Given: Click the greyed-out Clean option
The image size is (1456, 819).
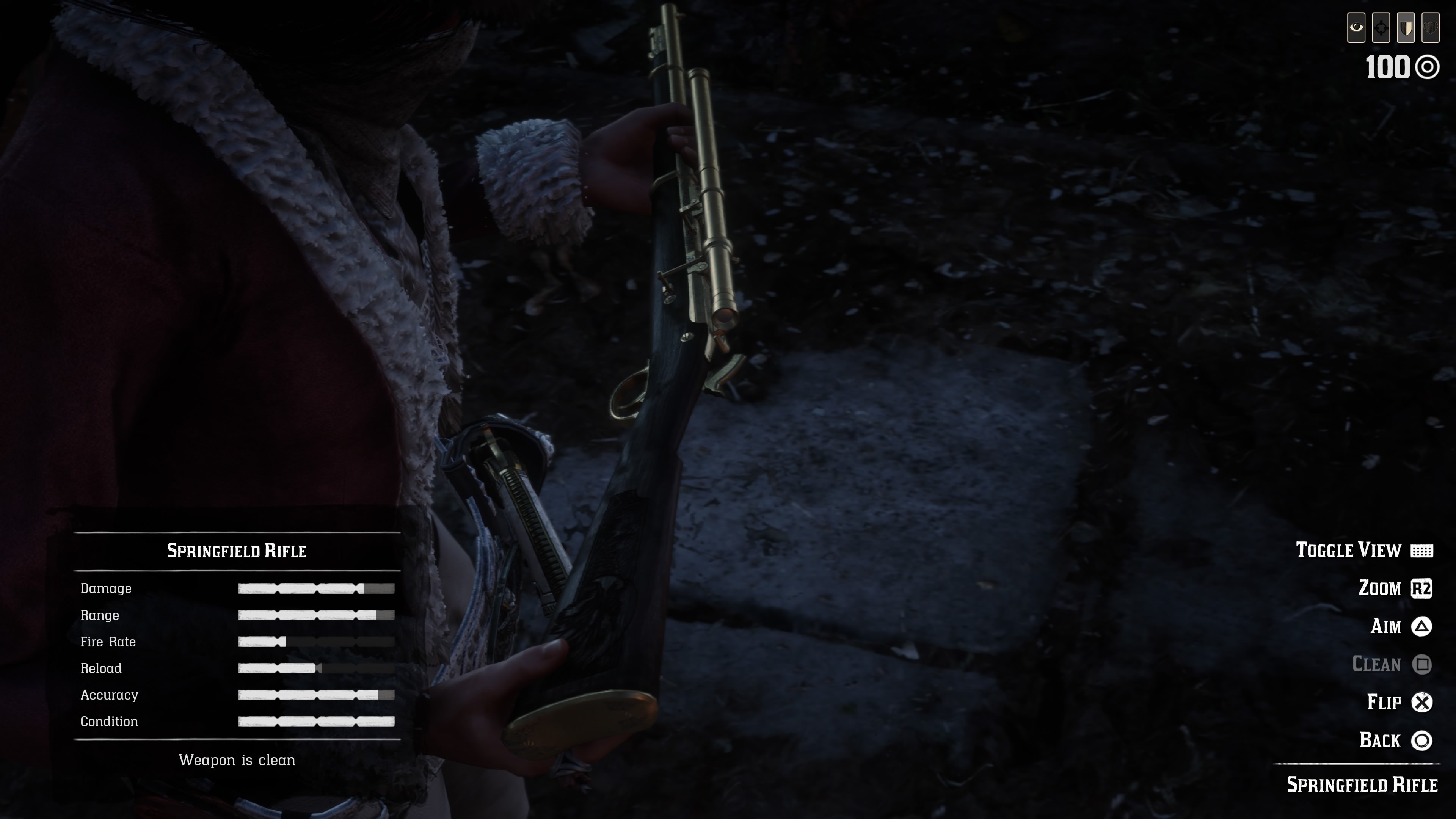Looking at the screenshot, I should [1391, 664].
